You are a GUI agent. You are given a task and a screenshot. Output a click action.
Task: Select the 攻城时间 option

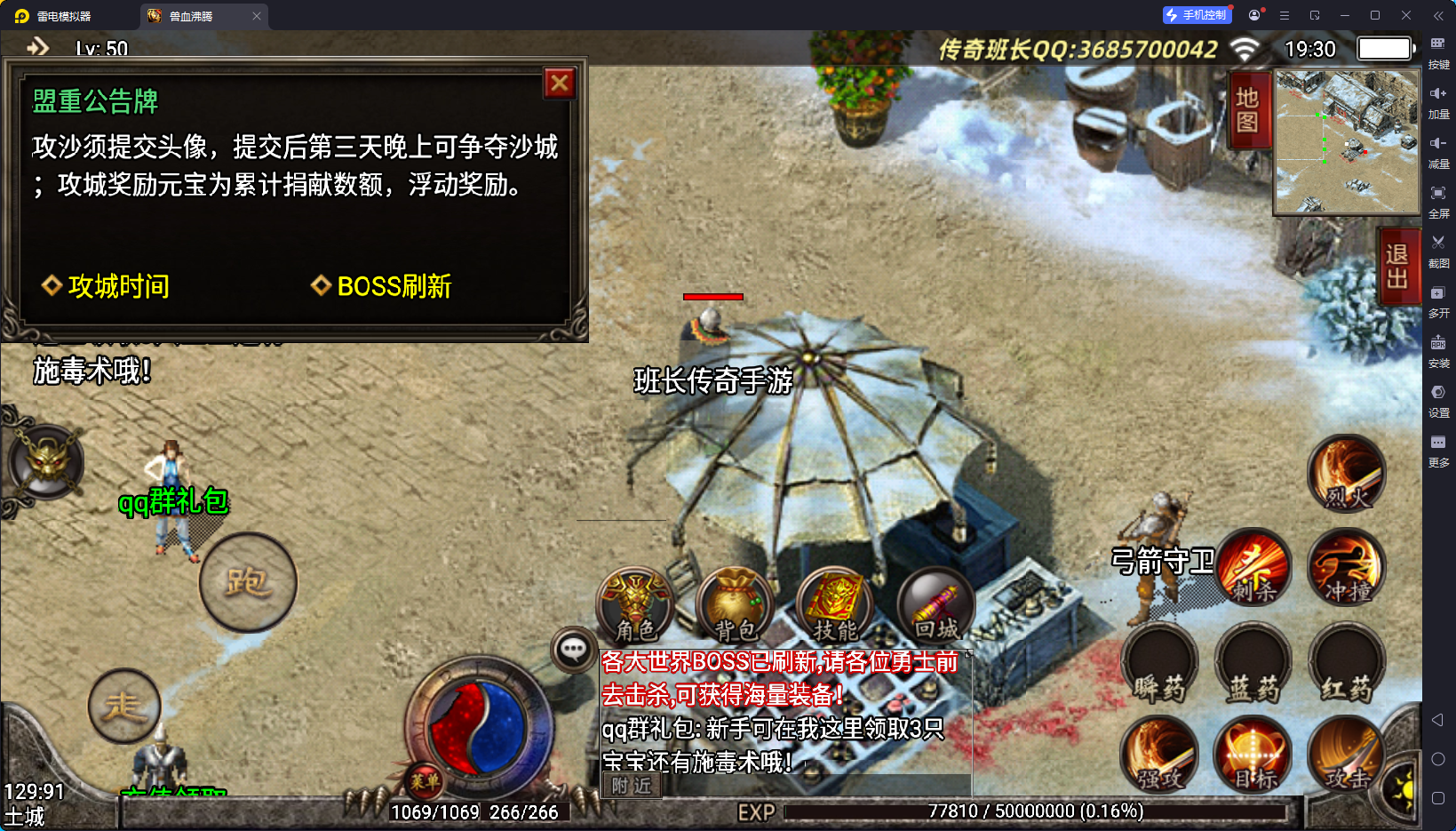106,286
